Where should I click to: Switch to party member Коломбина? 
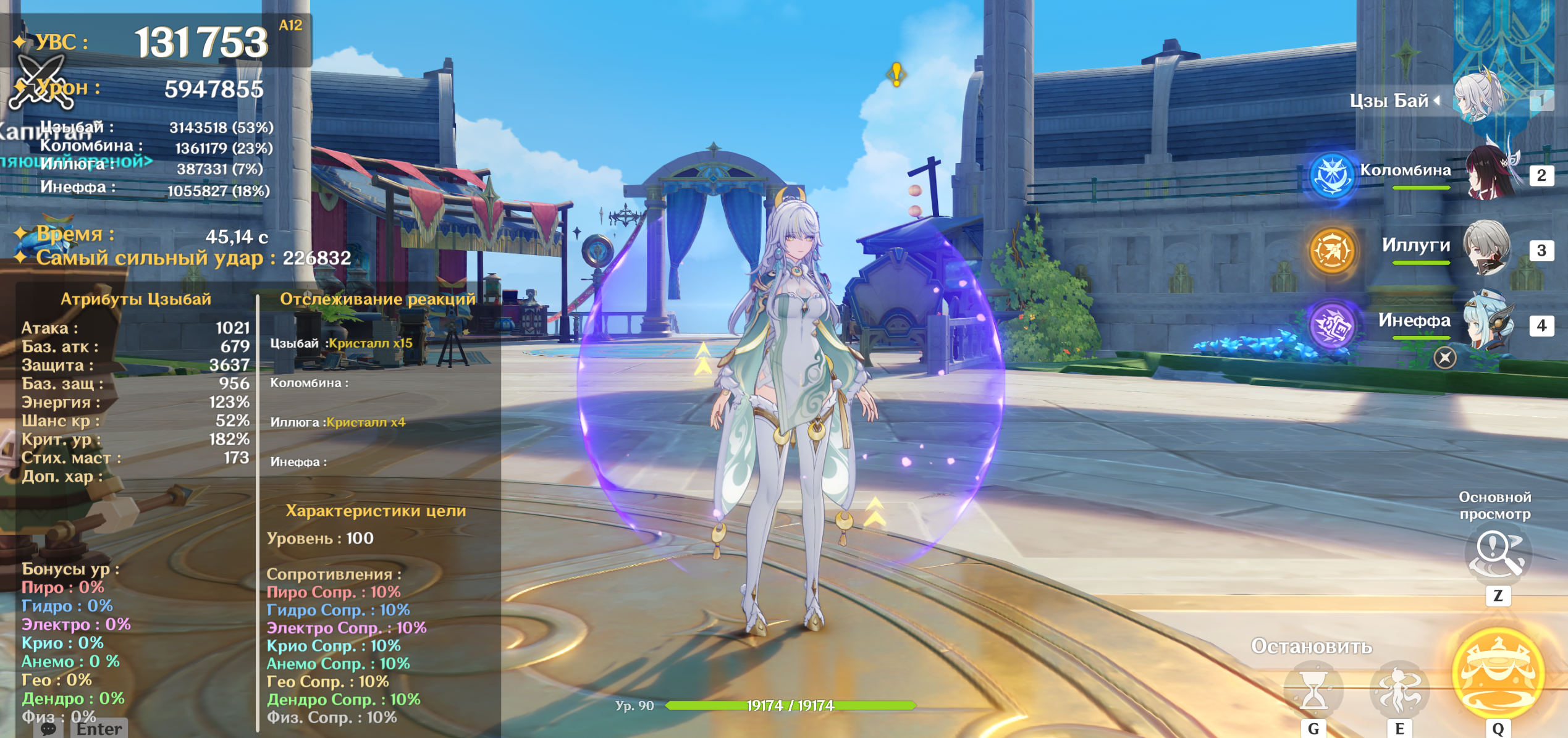[x=1490, y=174]
